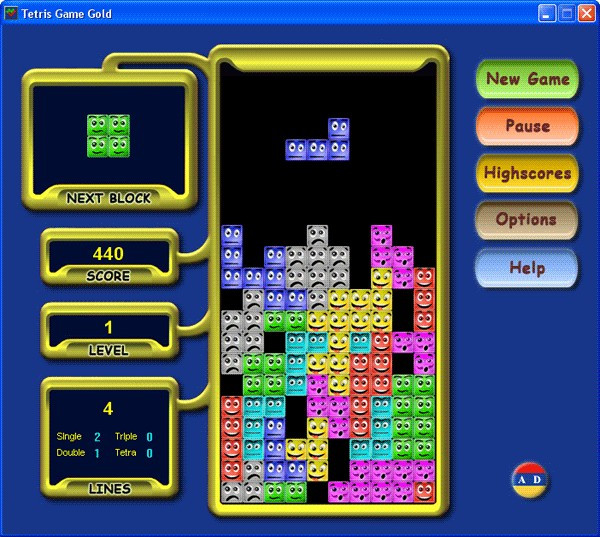This screenshot has height=537, width=600.
Task: Click the round AD logo badge
Action: tap(529, 480)
